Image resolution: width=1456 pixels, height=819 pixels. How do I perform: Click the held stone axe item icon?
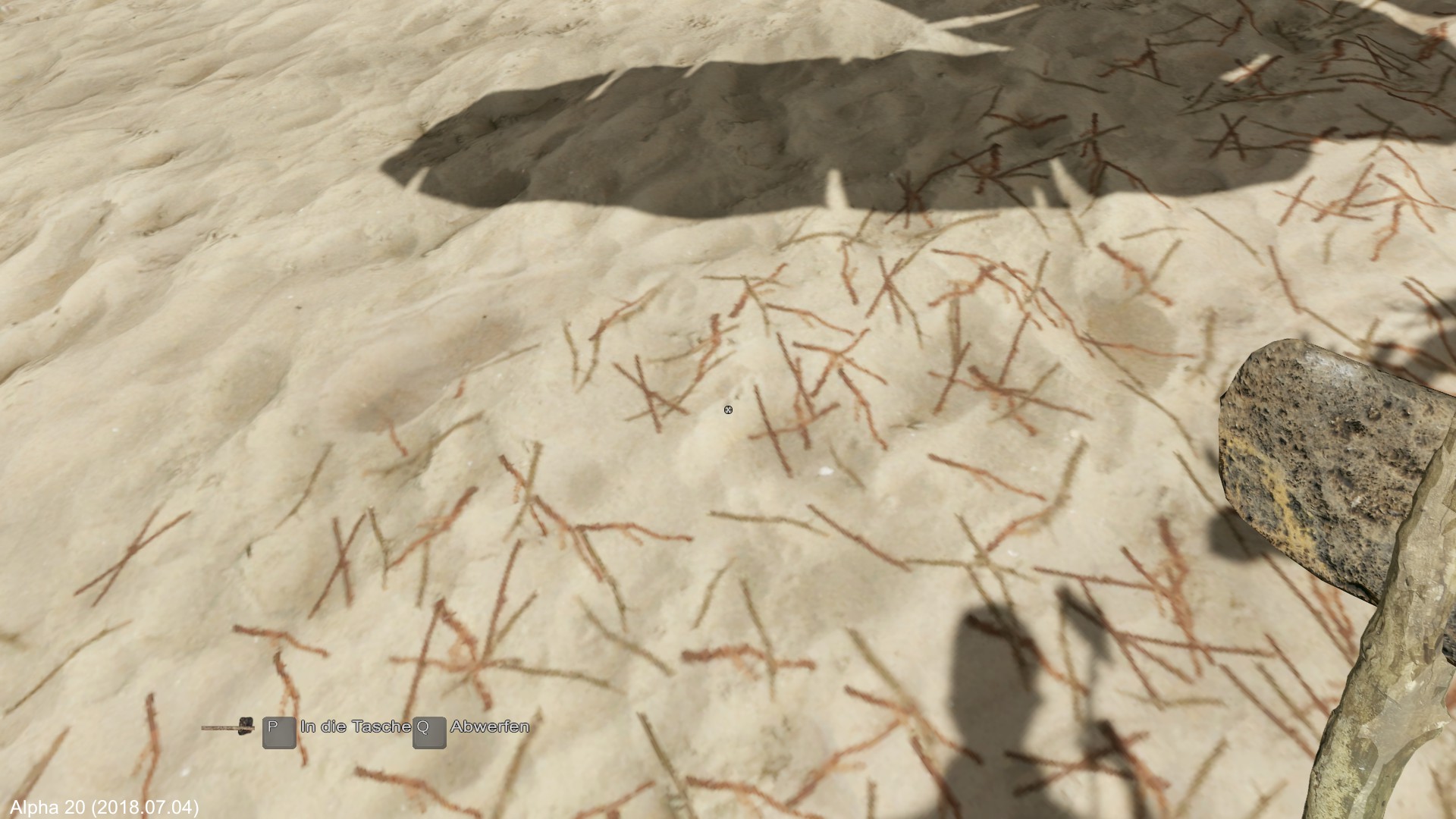click(x=227, y=728)
